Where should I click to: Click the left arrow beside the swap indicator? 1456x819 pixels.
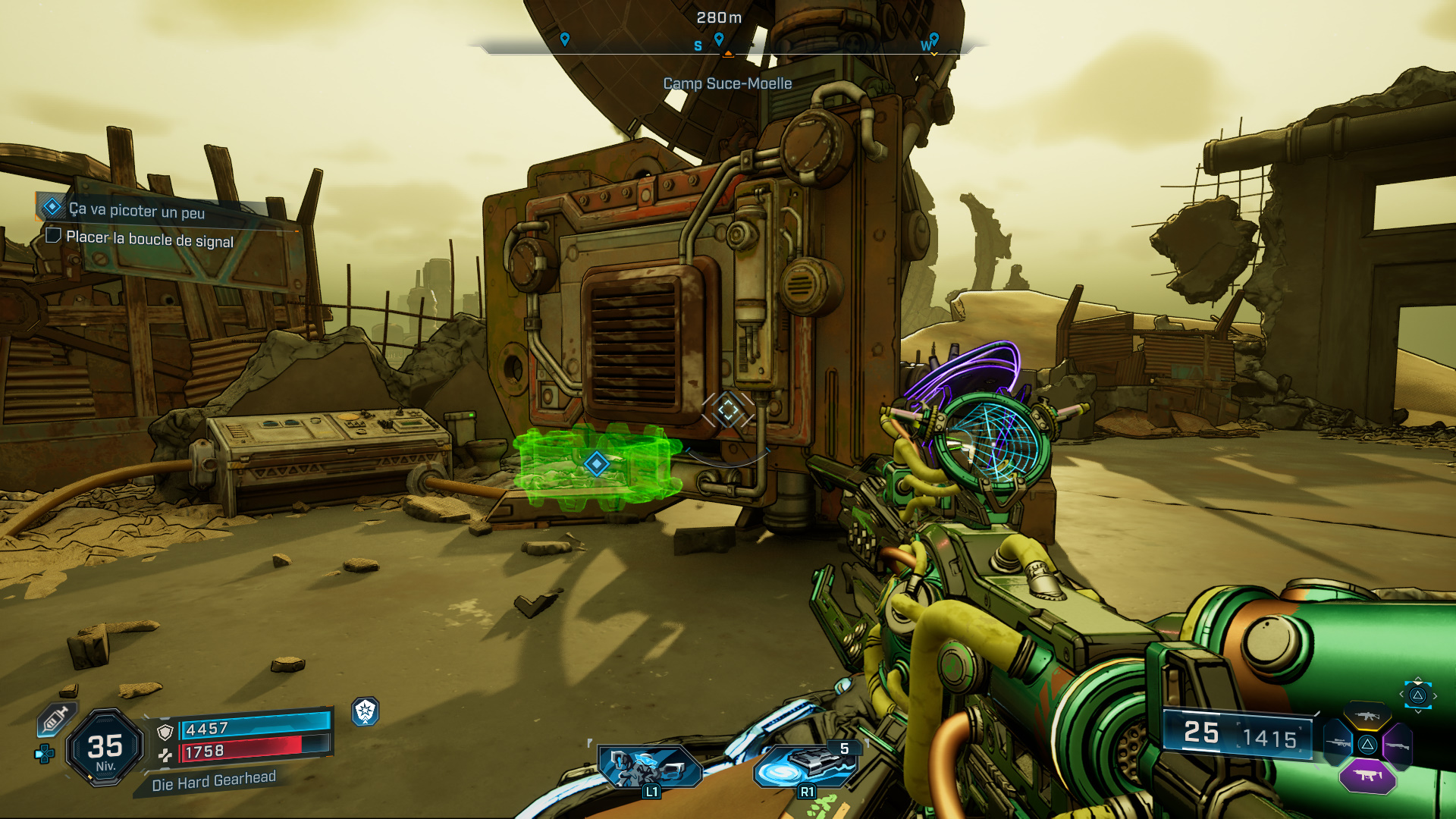click(1401, 694)
